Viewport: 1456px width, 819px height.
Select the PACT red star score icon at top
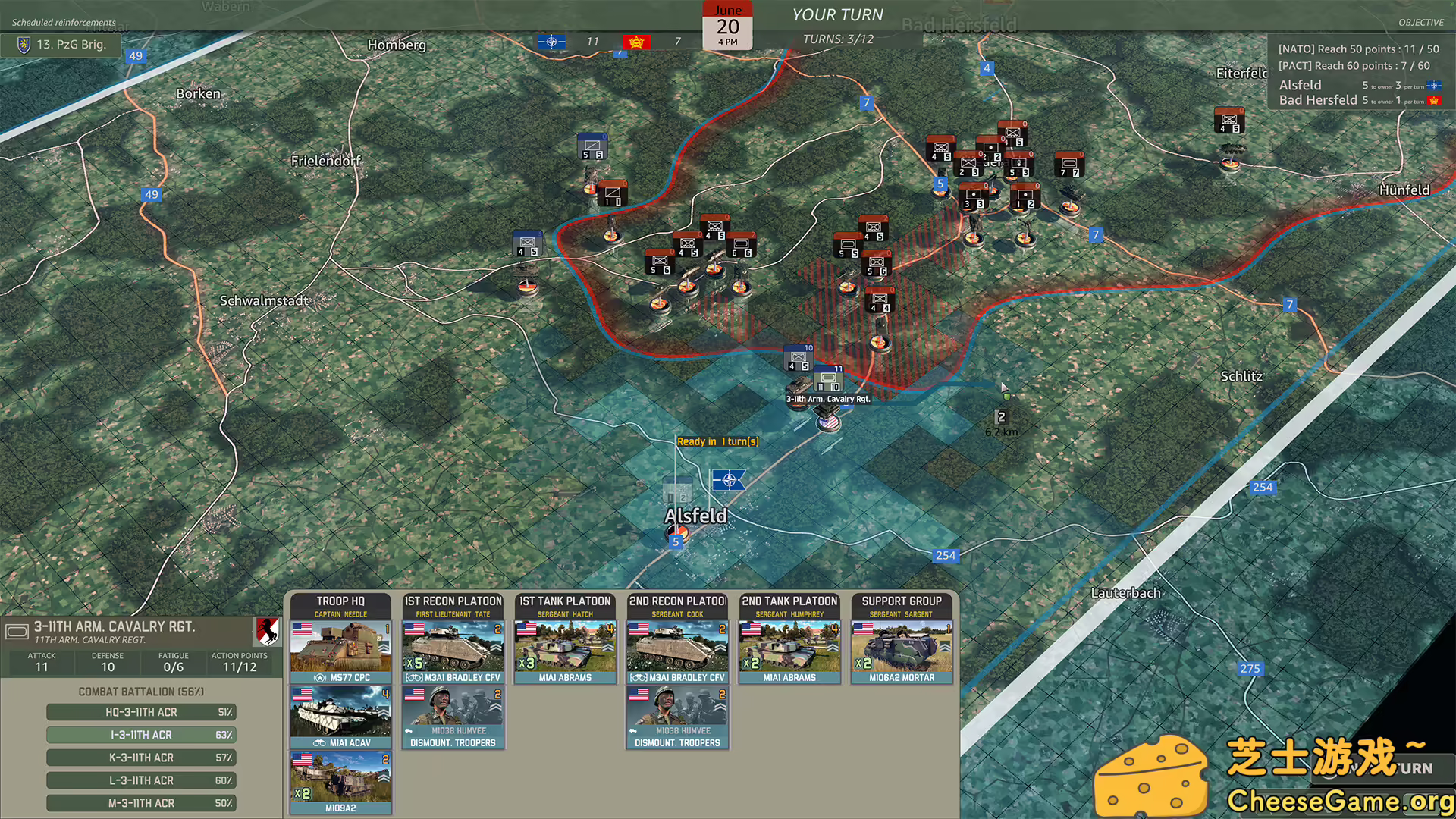coord(637,42)
